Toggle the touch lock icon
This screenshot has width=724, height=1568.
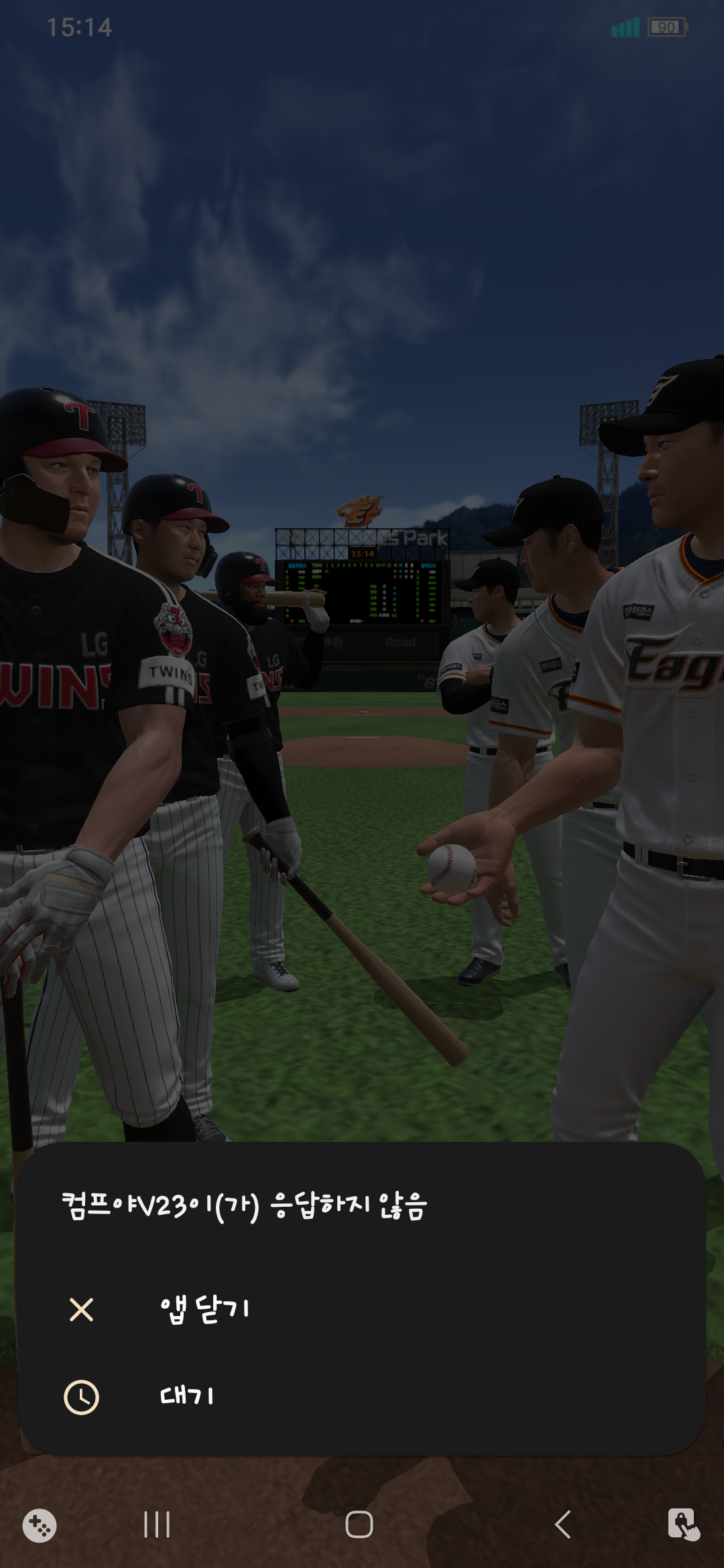[x=683, y=1524]
